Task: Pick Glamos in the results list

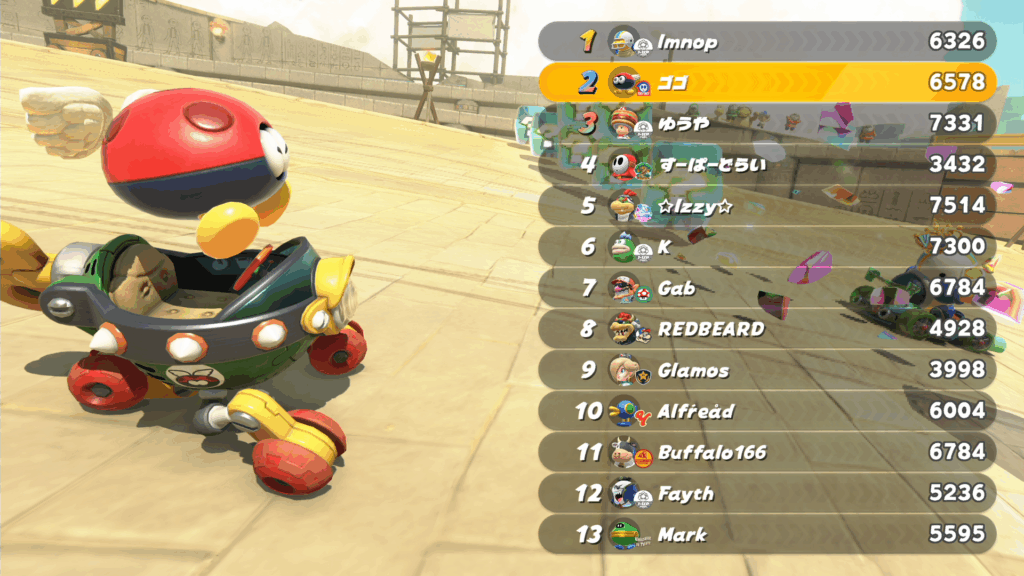Action: pos(767,370)
